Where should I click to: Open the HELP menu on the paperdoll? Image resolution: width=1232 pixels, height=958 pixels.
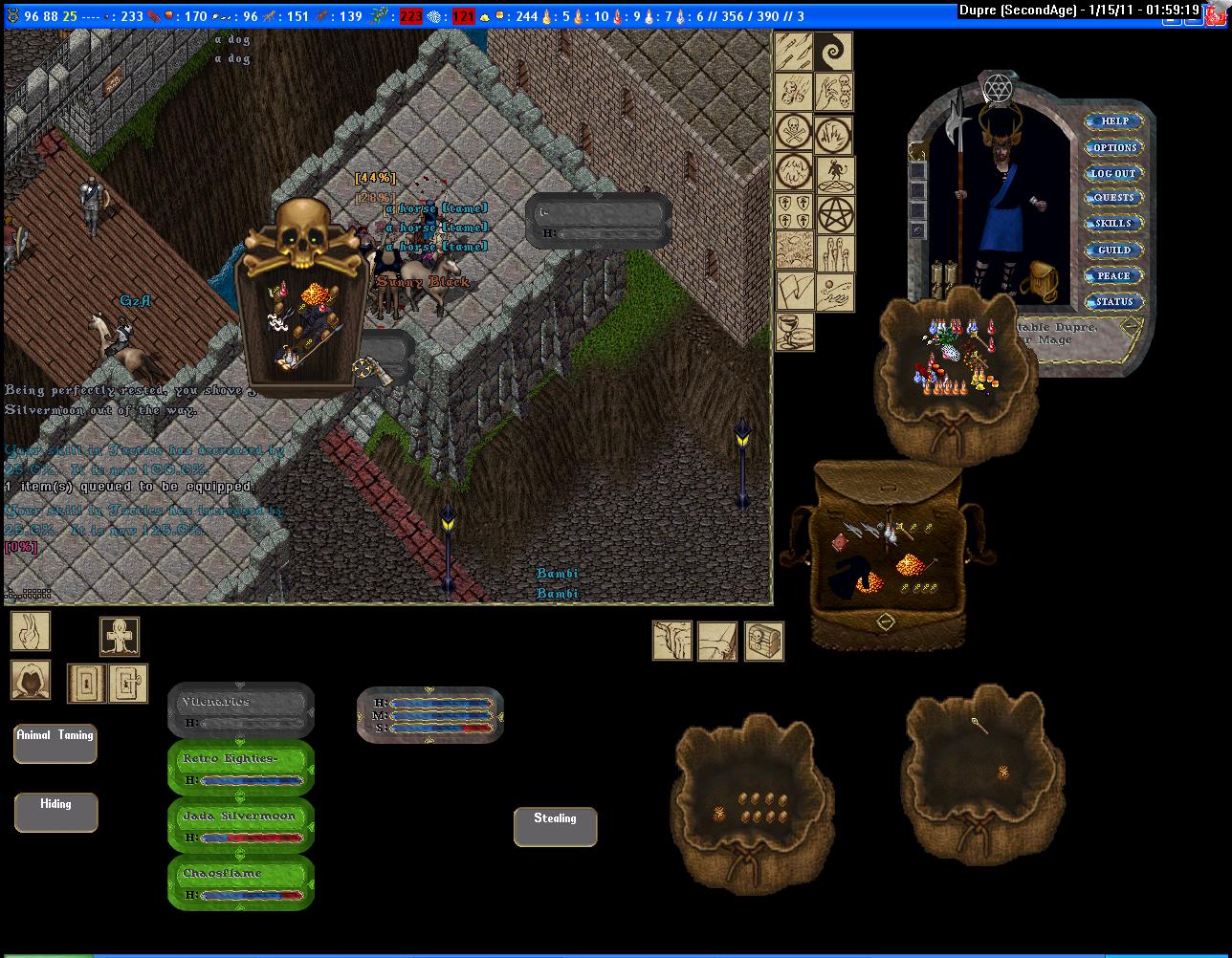[1113, 121]
